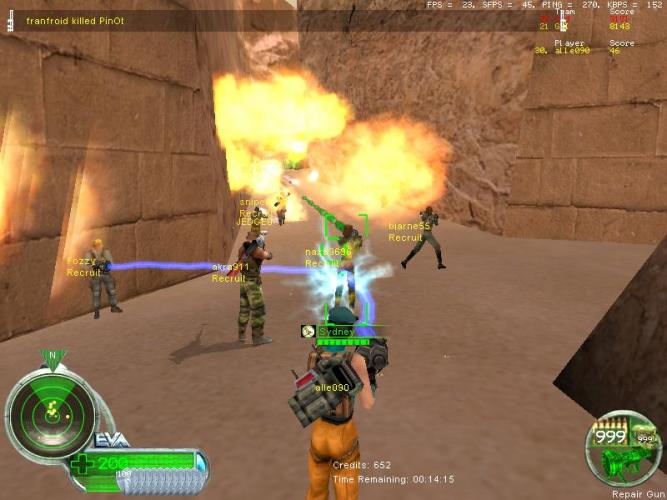
Task: Click the north compass marker on the radar
Action: pyautogui.click(x=50, y=354)
